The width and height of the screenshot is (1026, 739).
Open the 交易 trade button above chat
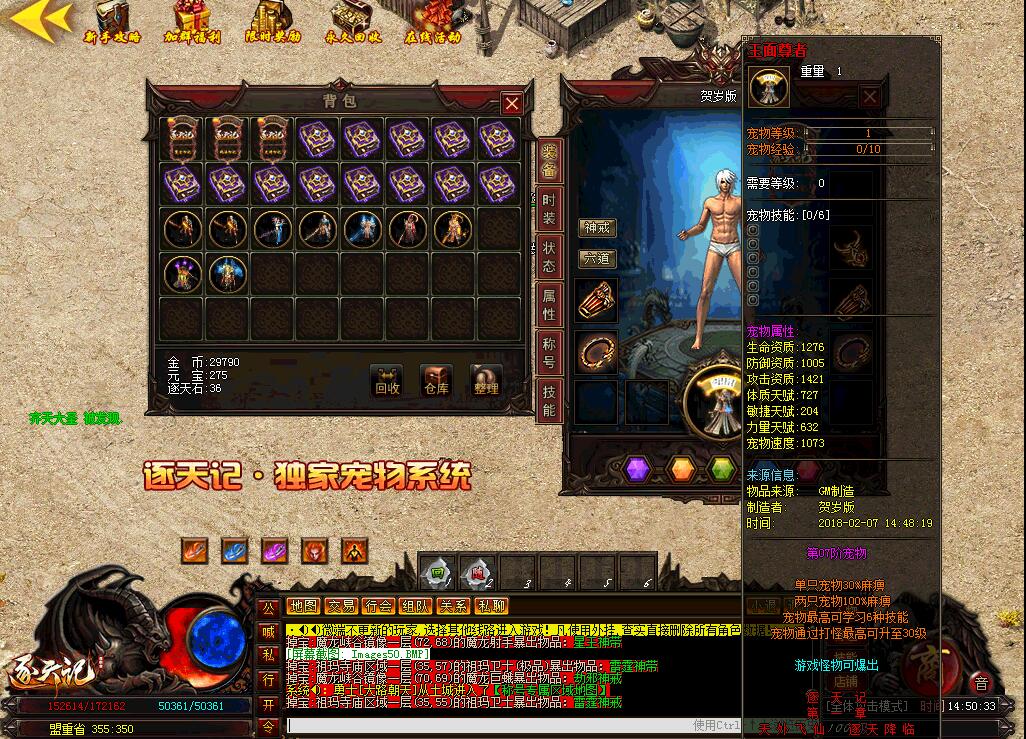pos(341,606)
